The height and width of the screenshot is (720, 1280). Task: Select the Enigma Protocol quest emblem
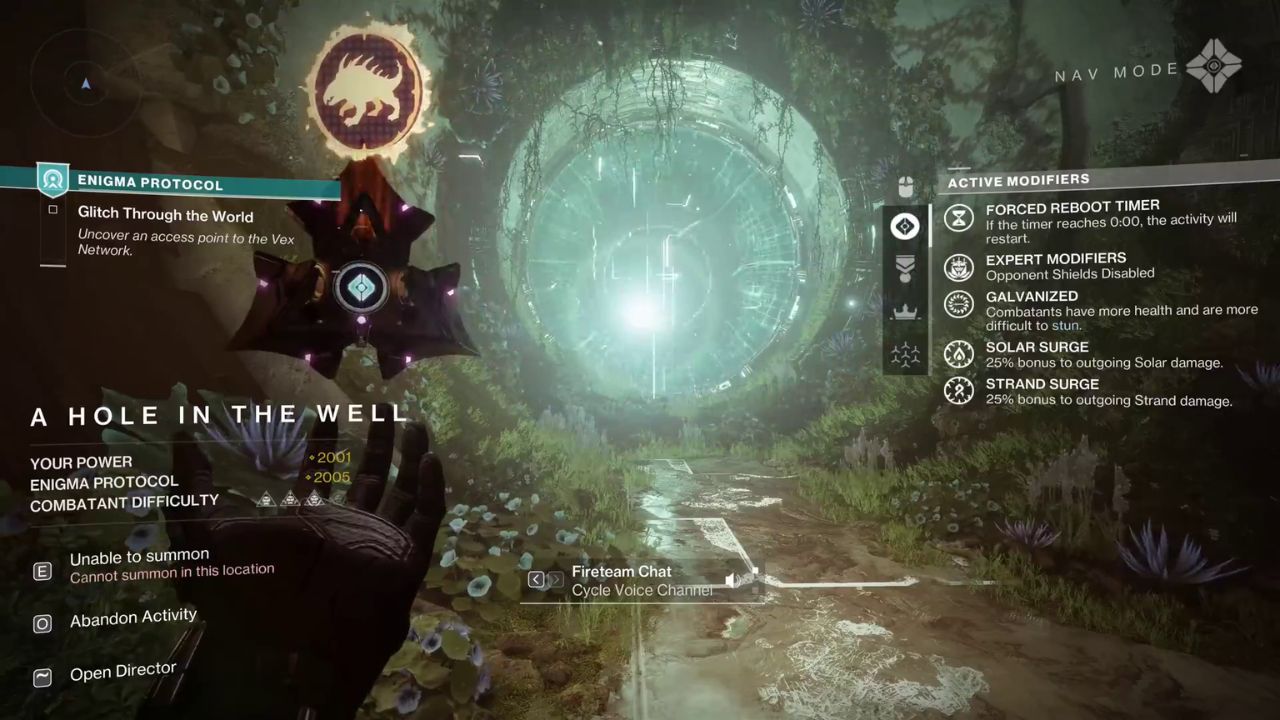pyautogui.click(x=53, y=181)
